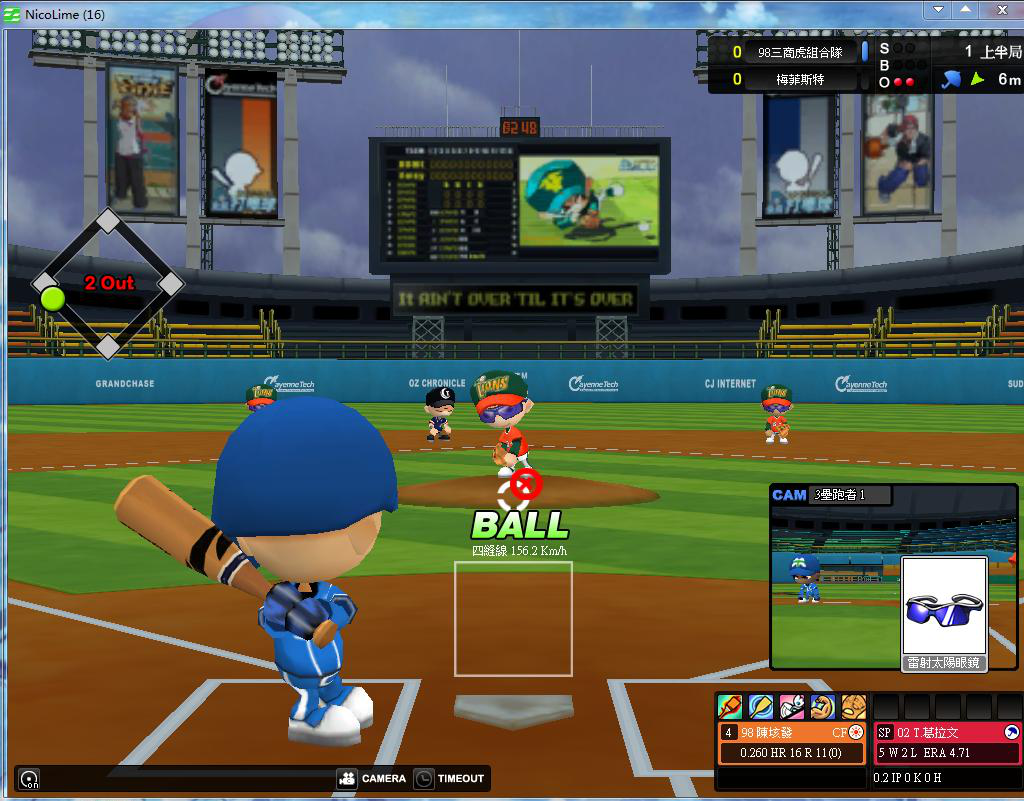Click the window's down-arrow title button
Image resolution: width=1024 pixels, height=801 pixels.
point(937,9)
